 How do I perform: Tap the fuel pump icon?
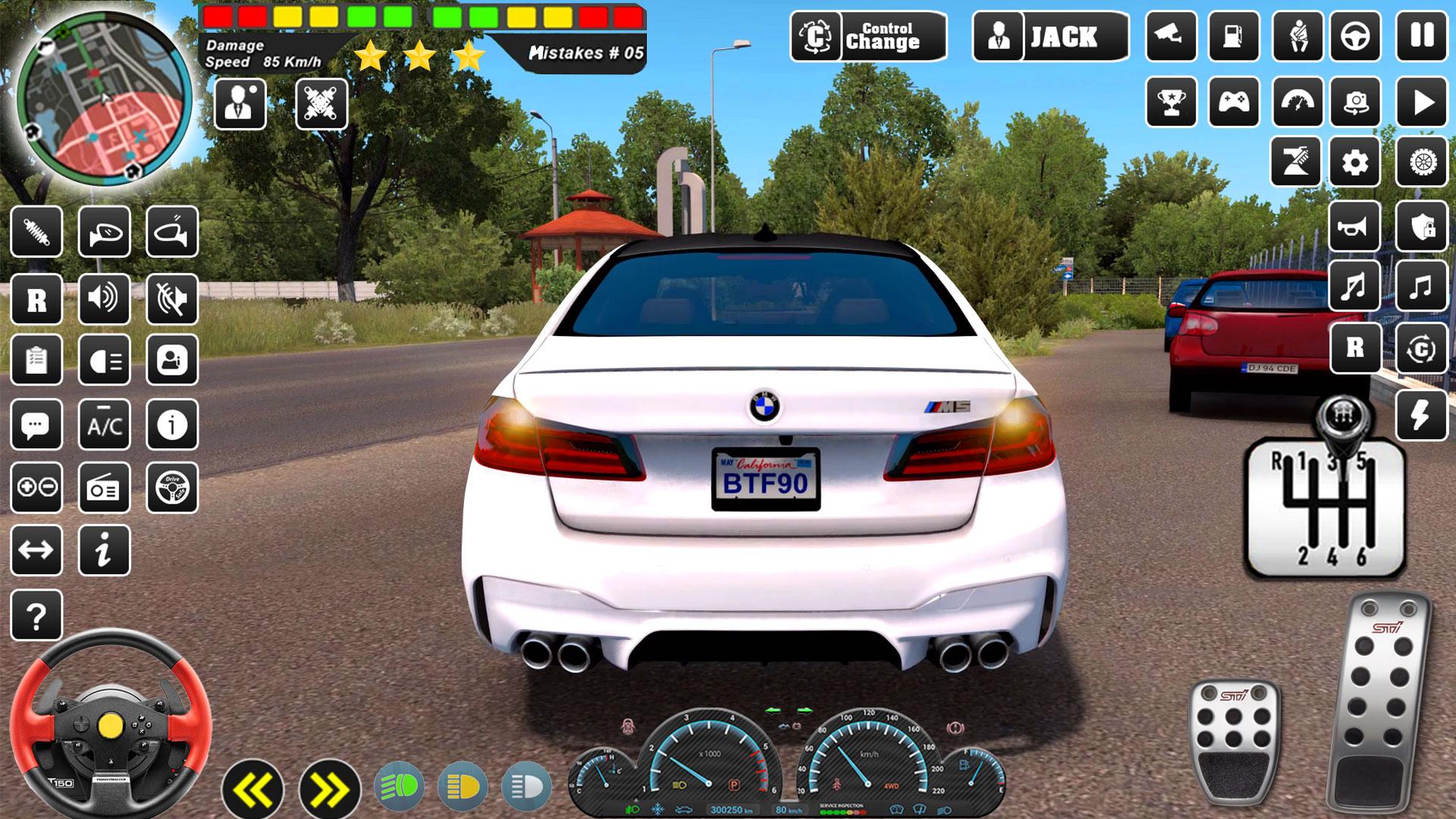(x=1234, y=36)
